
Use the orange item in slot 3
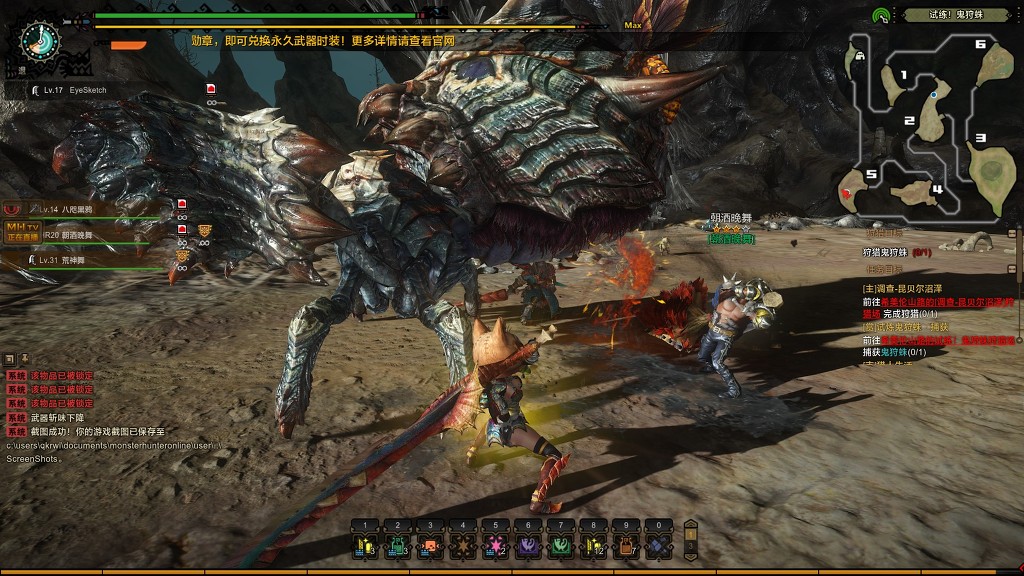(430, 546)
